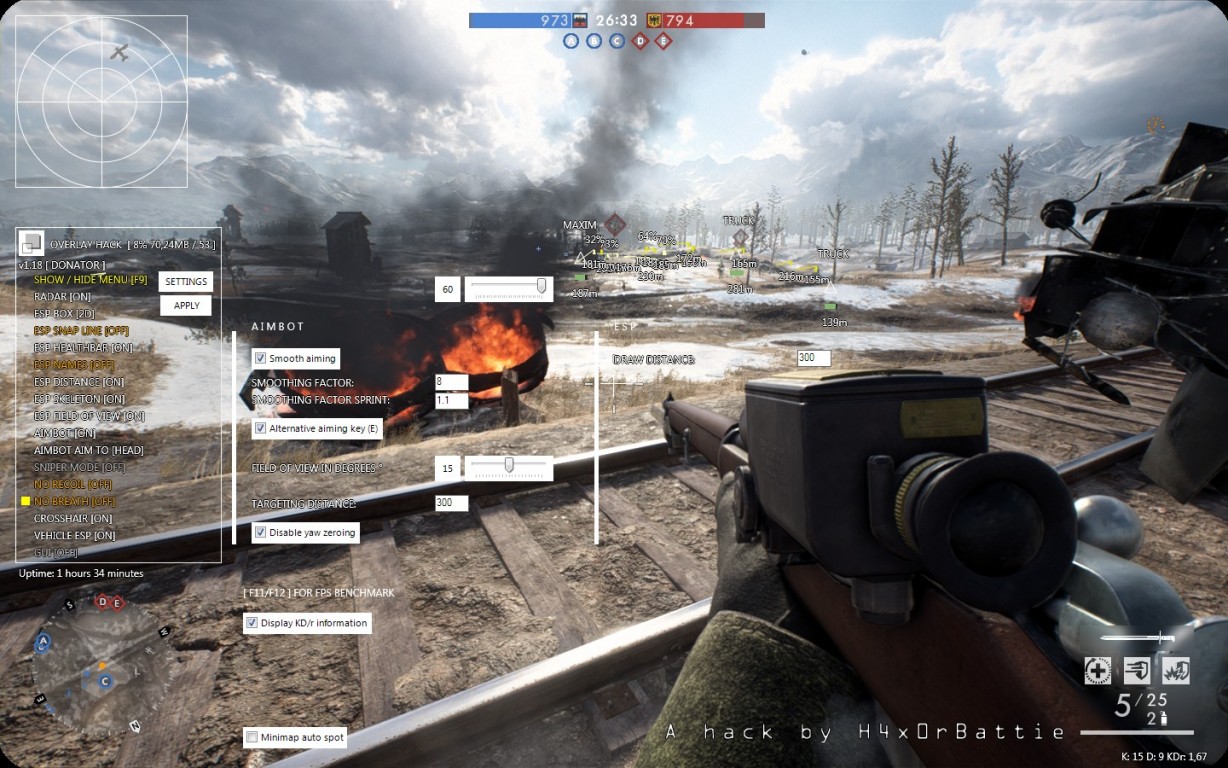Select the medical cross gadget icon
This screenshot has width=1228, height=768.
coord(1098,671)
